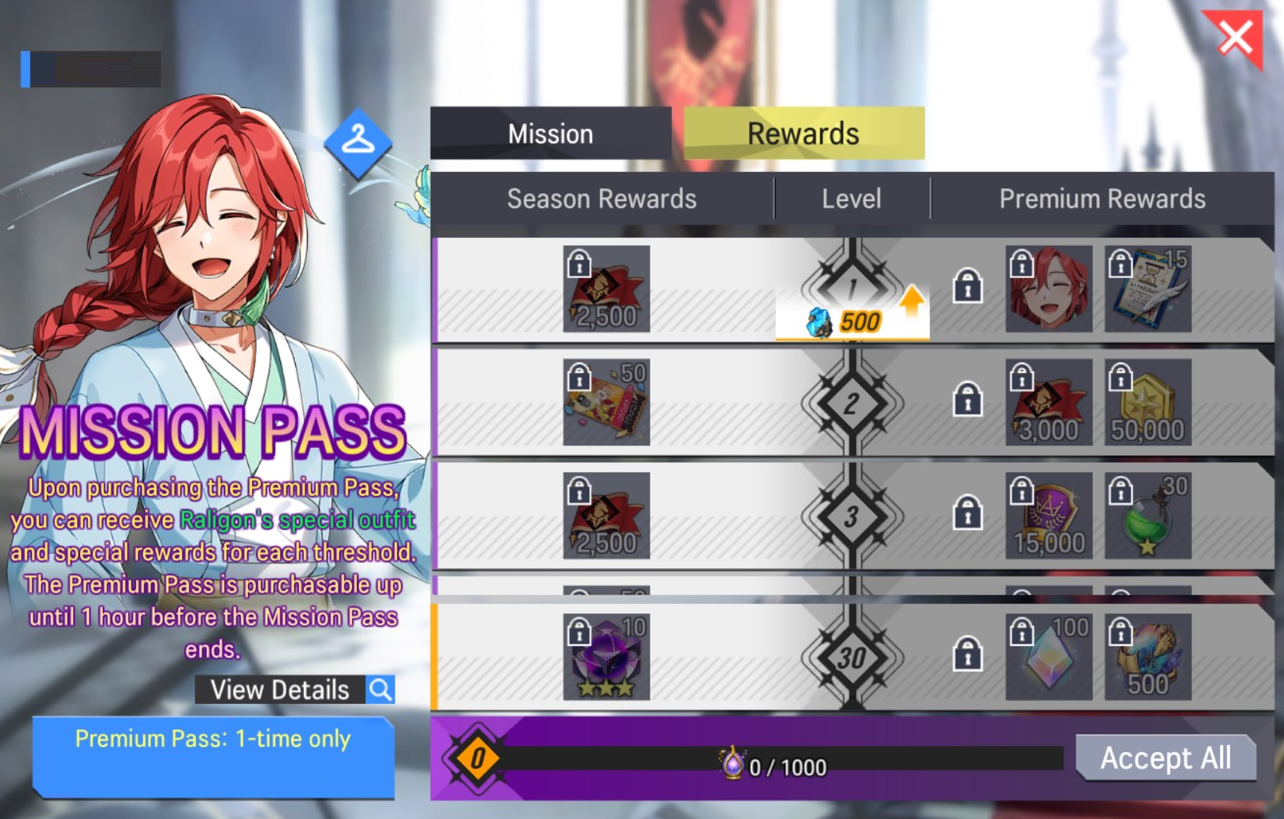Choose the green potion premium reward
Viewport: 1284px width, 819px height.
pyautogui.click(x=1148, y=515)
